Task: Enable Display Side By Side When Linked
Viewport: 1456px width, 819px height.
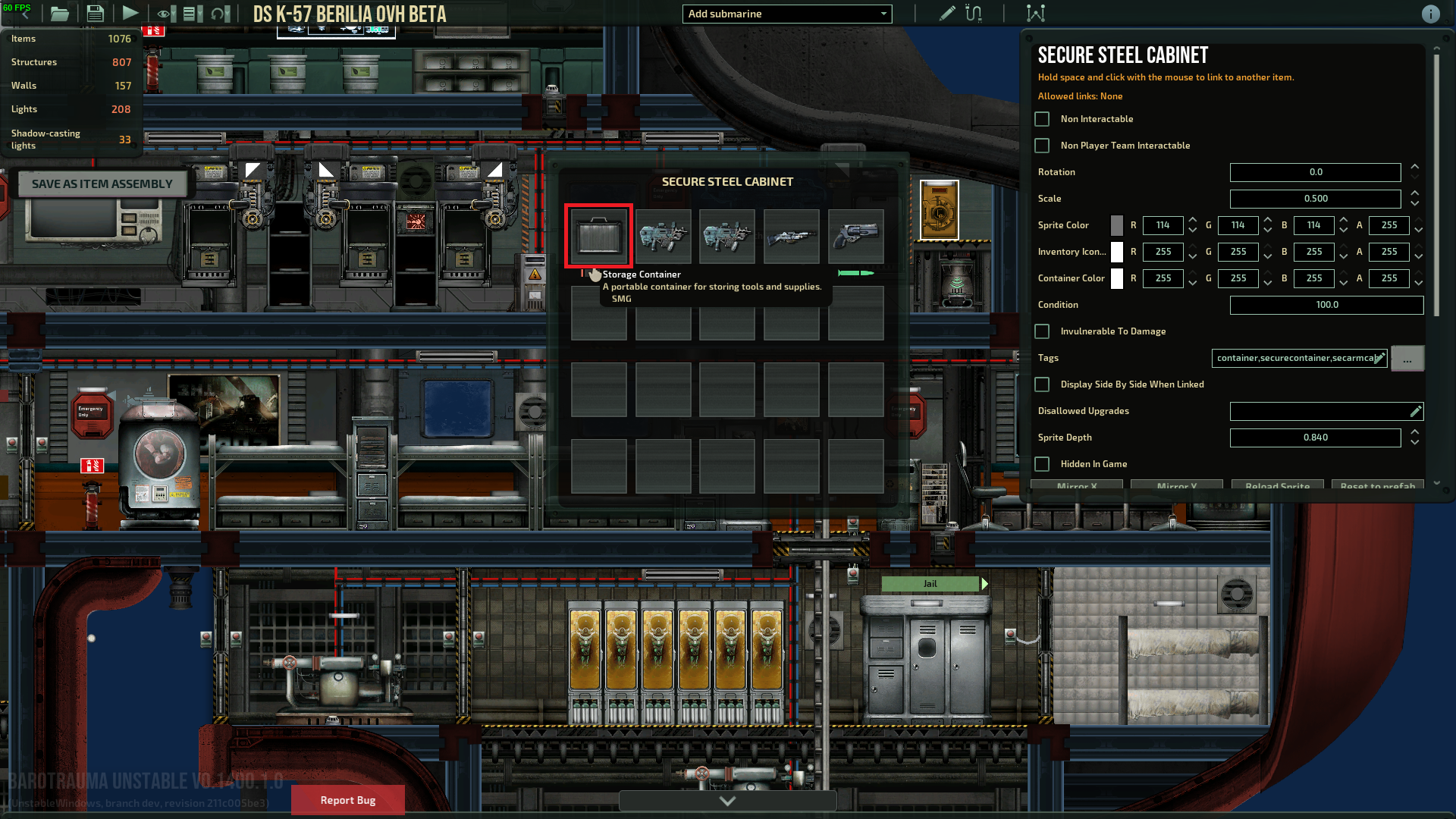Action: point(1041,384)
